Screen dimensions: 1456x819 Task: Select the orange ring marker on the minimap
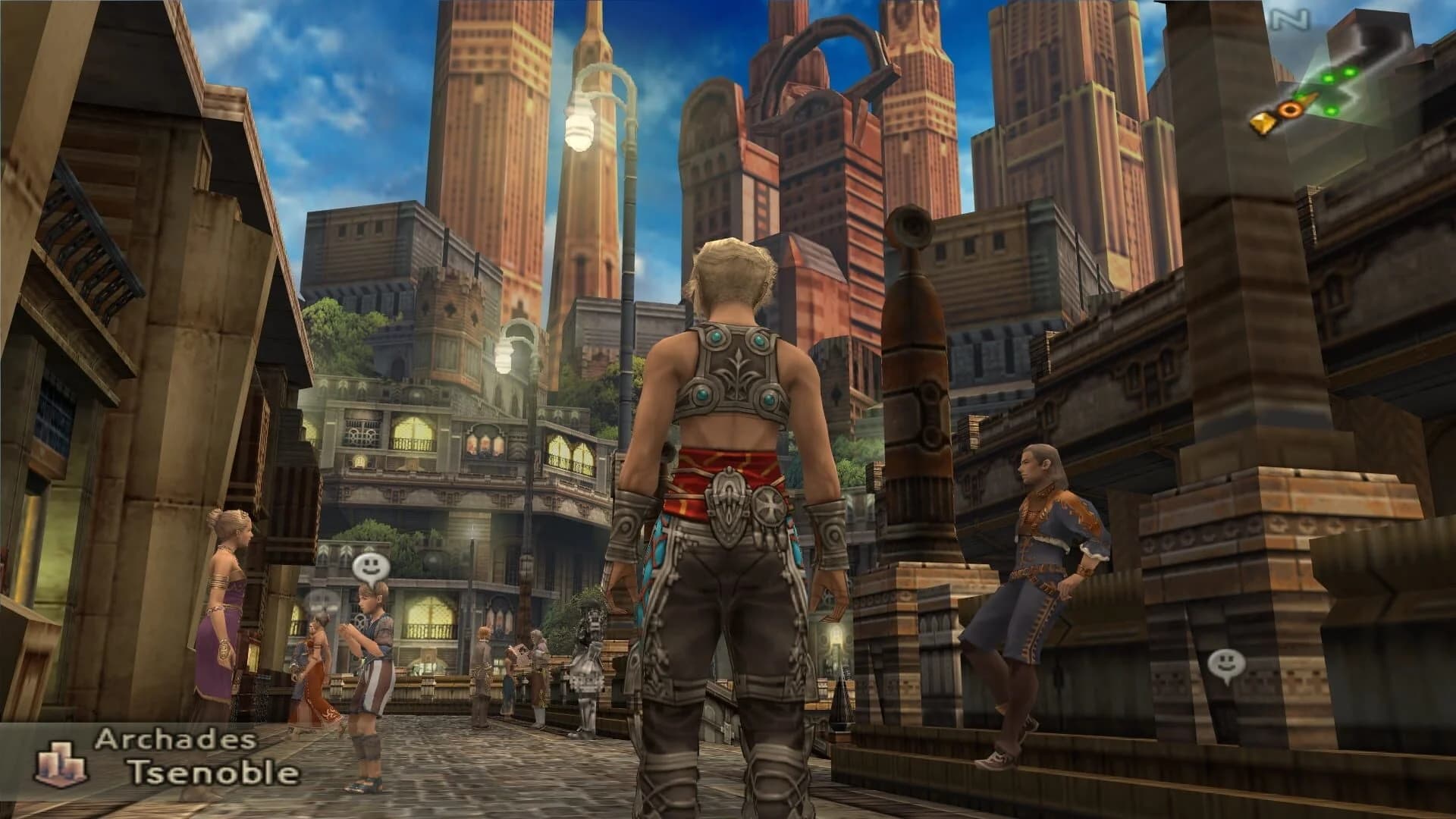point(1289,109)
